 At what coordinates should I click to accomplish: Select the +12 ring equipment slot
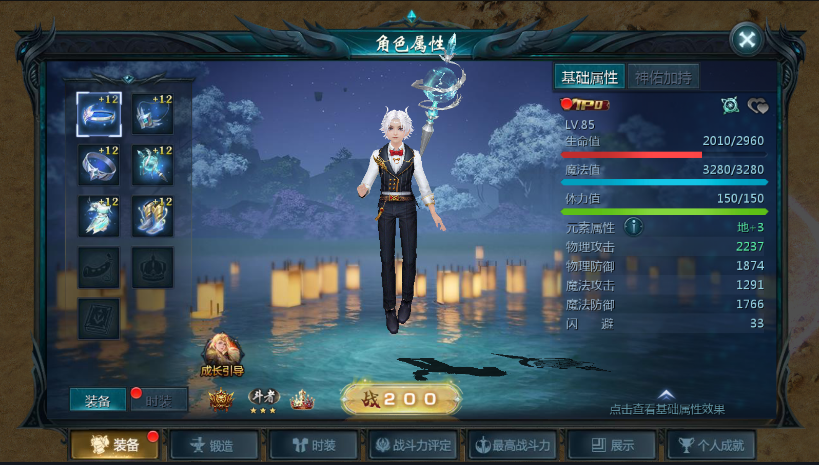(99, 165)
